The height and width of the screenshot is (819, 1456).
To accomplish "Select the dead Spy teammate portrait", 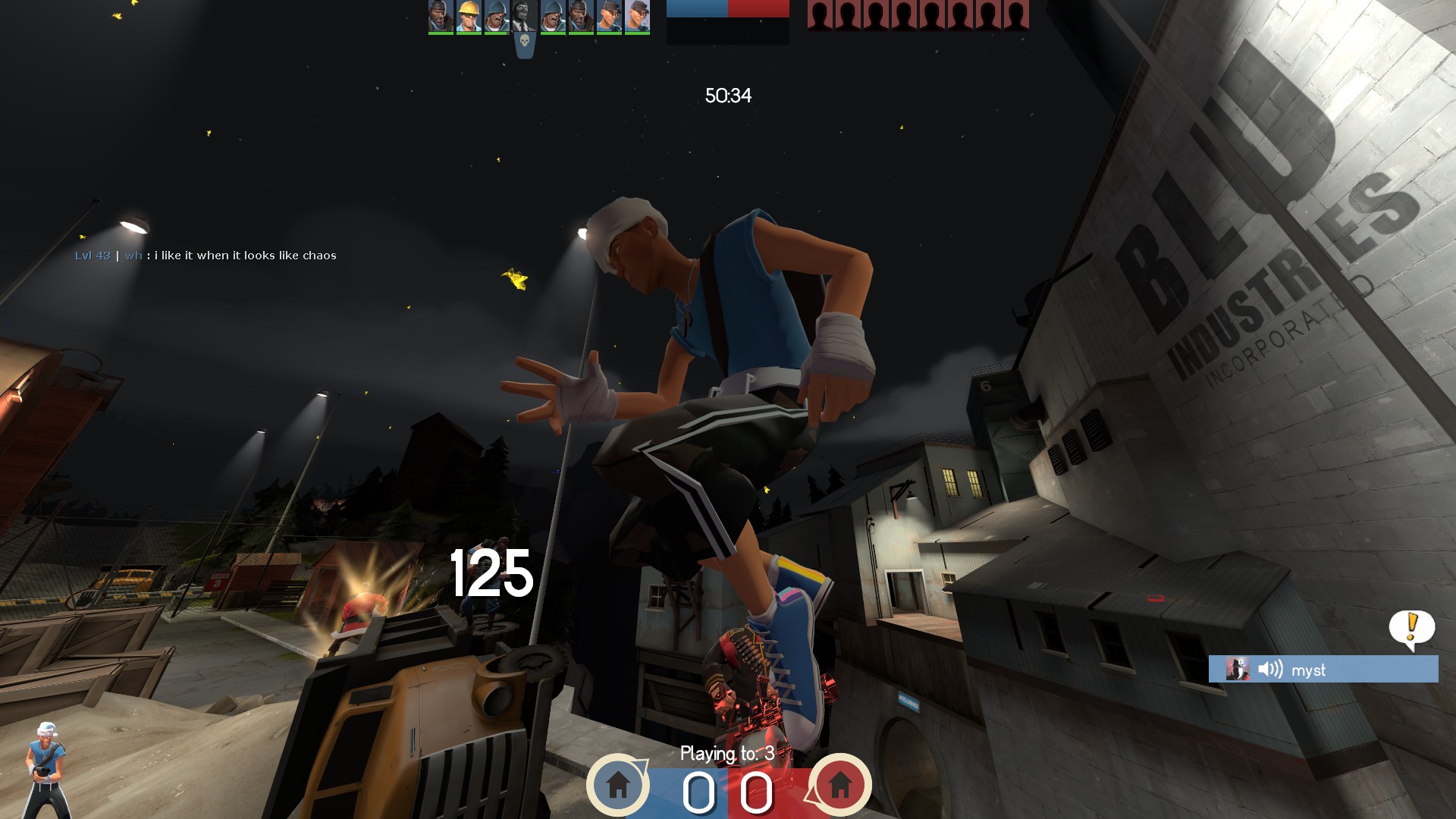I will [x=524, y=16].
